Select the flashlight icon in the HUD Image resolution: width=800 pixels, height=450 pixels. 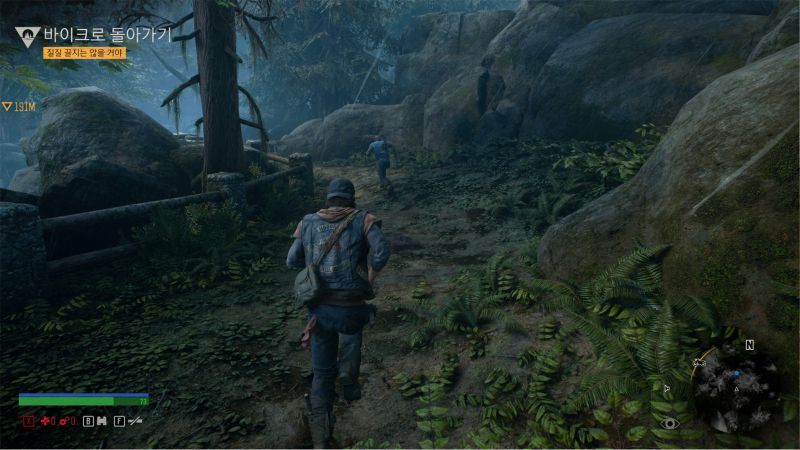[x=133, y=421]
